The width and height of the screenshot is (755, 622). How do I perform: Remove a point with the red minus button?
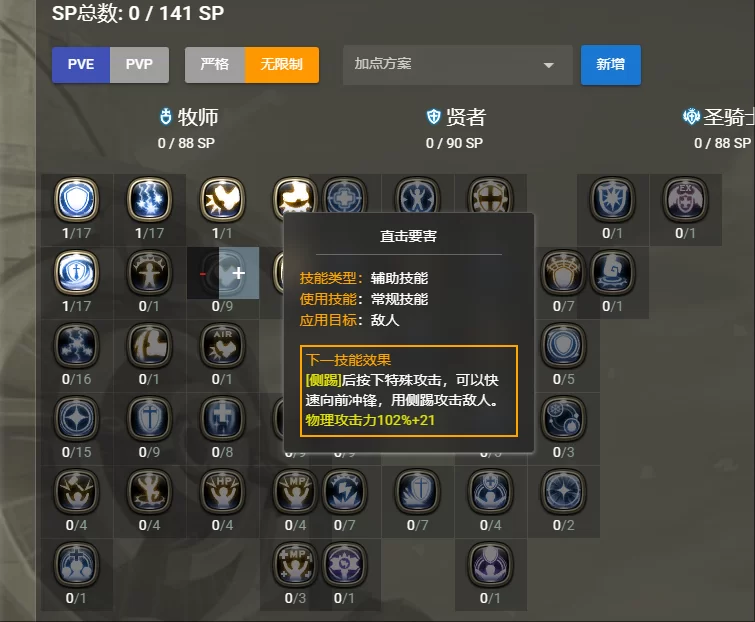[x=203, y=272]
